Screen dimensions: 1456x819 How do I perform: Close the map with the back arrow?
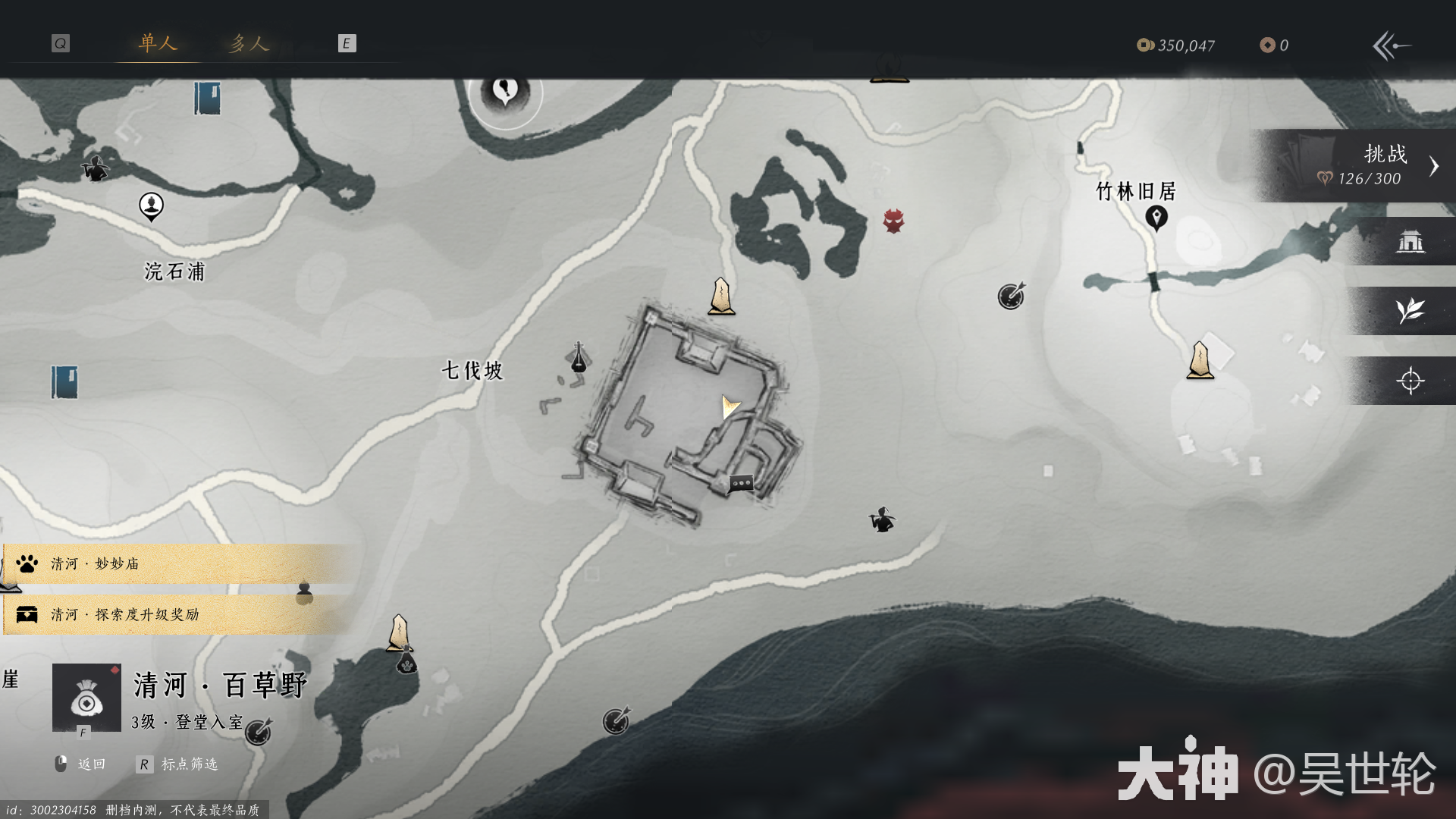[1392, 45]
